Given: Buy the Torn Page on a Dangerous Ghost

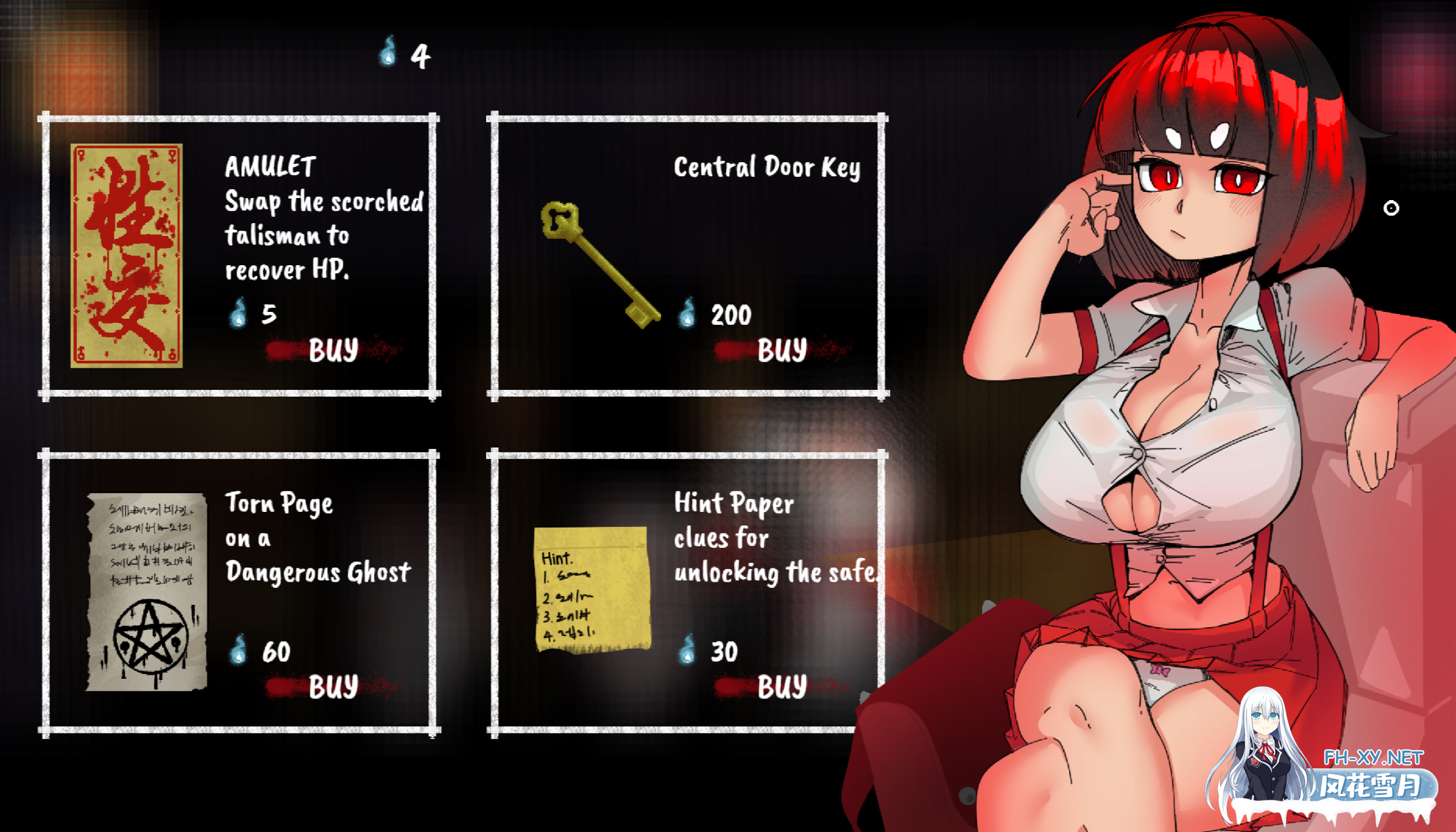Looking at the screenshot, I should 332,686.
